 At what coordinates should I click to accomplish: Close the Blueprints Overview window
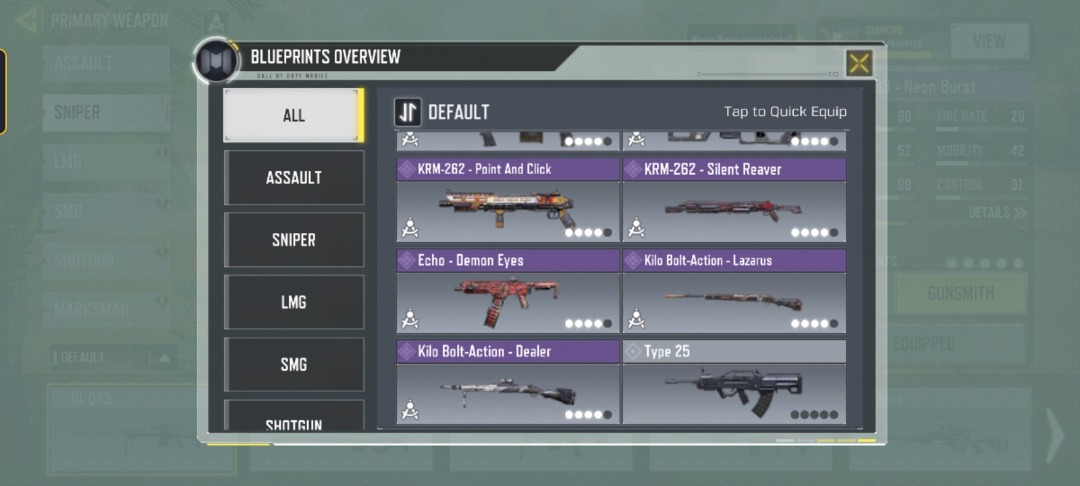pyautogui.click(x=858, y=63)
